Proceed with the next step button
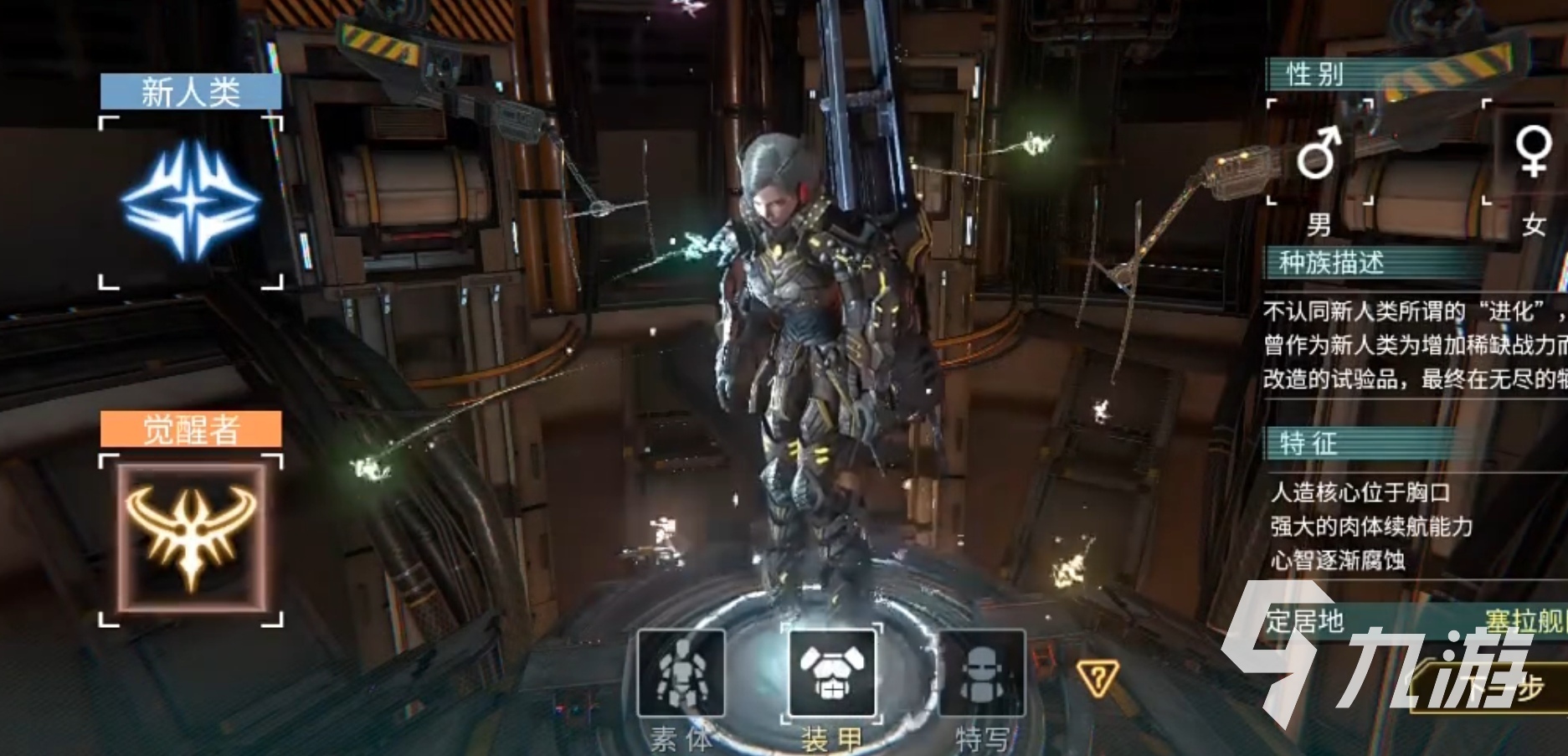The width and height of the screenshot is (1568, 756). point(1499,689)
